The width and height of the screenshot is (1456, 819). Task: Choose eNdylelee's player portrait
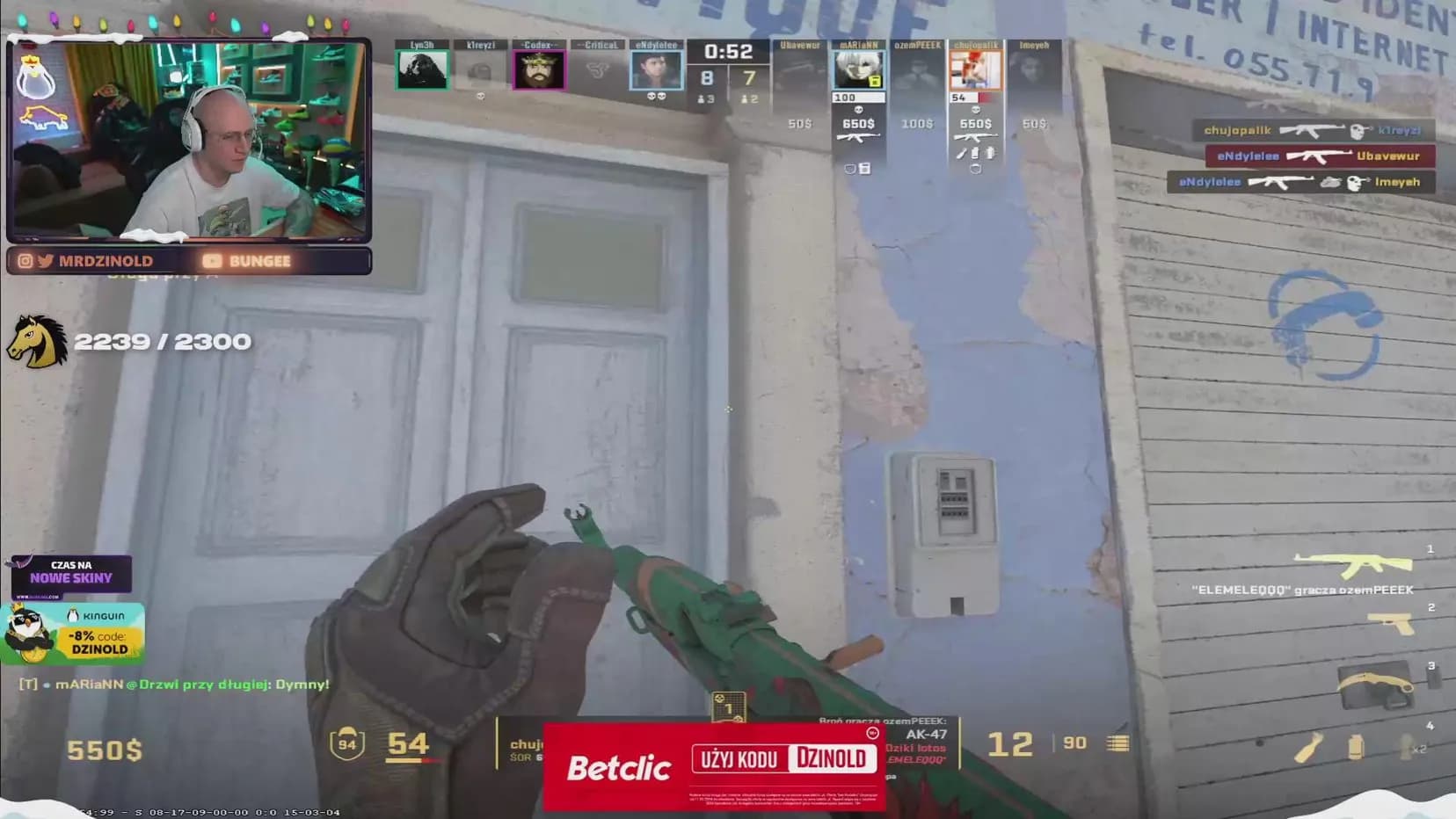[656, 69]
